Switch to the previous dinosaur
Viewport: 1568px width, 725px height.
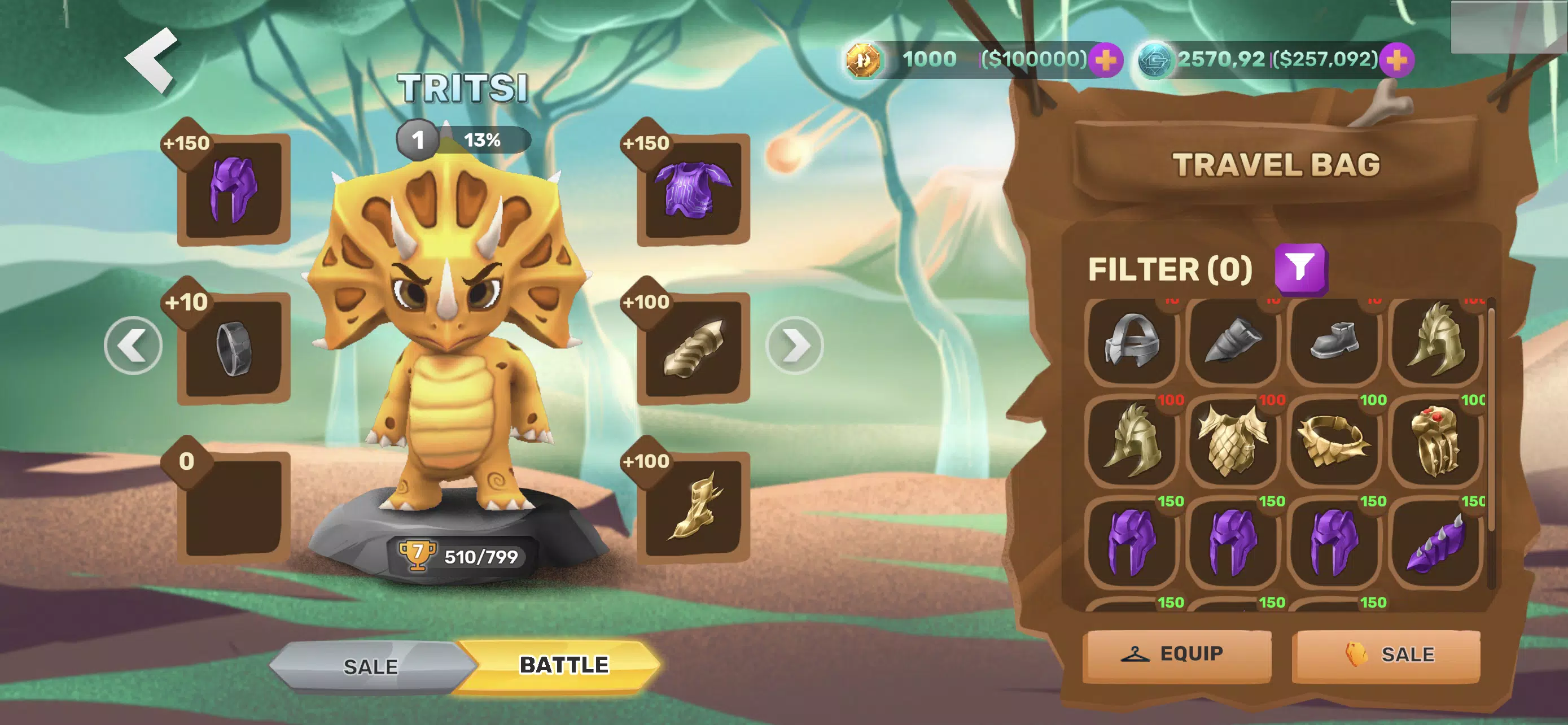tap(133, 346)
